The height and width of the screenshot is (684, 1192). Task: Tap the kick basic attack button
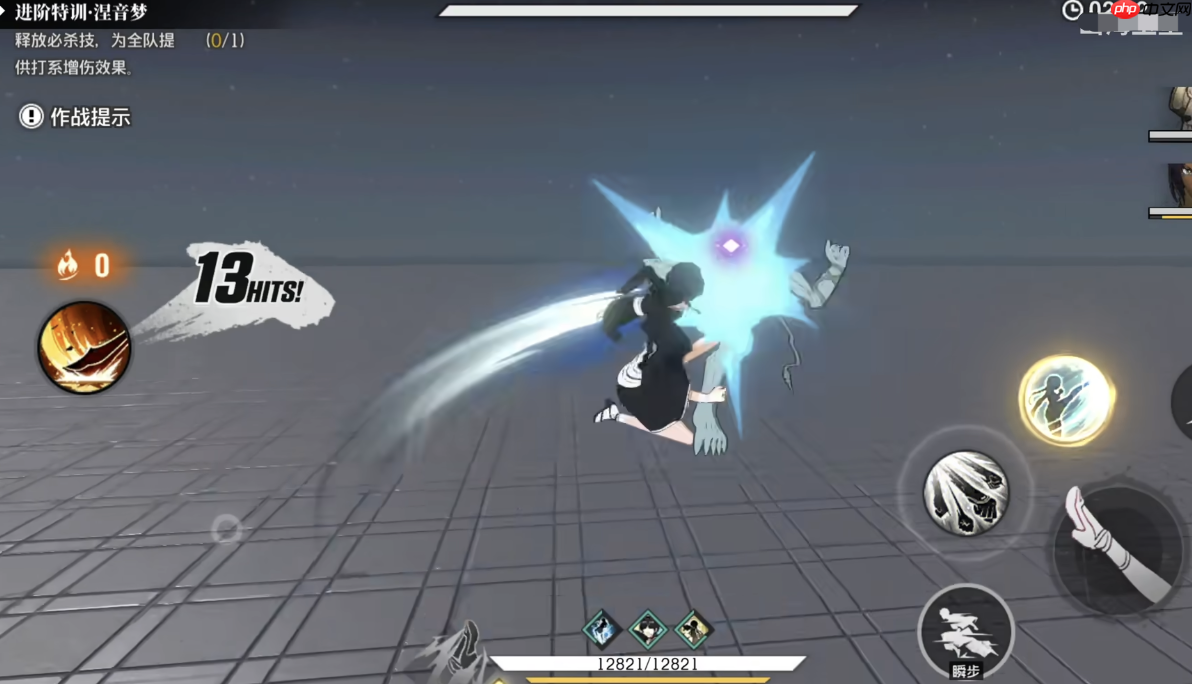coord(1118,549)
